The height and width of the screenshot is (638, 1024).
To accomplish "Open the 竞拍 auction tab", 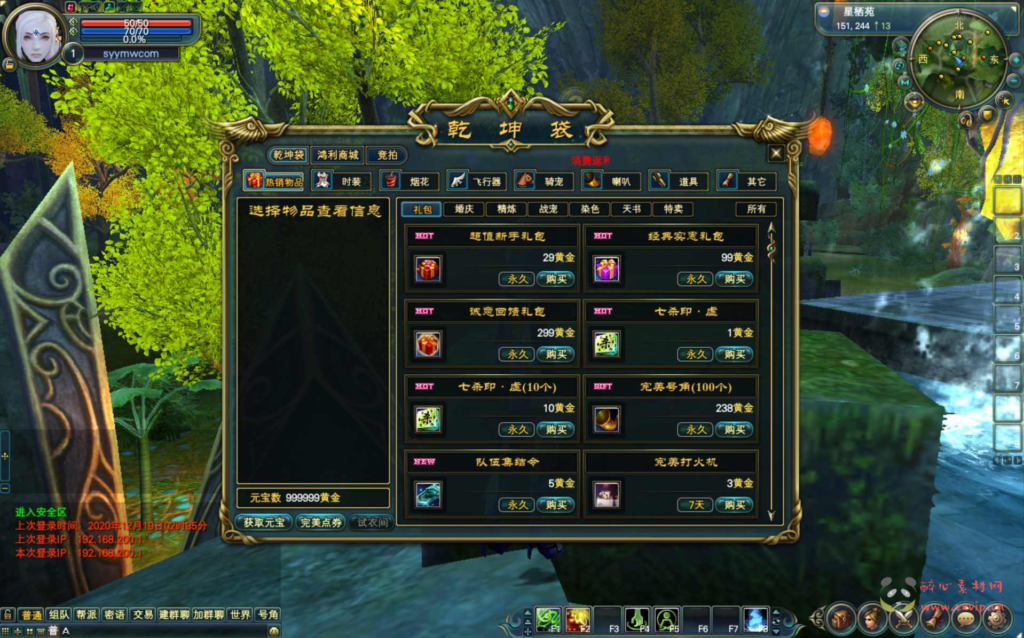I will [x=386, y=155].
